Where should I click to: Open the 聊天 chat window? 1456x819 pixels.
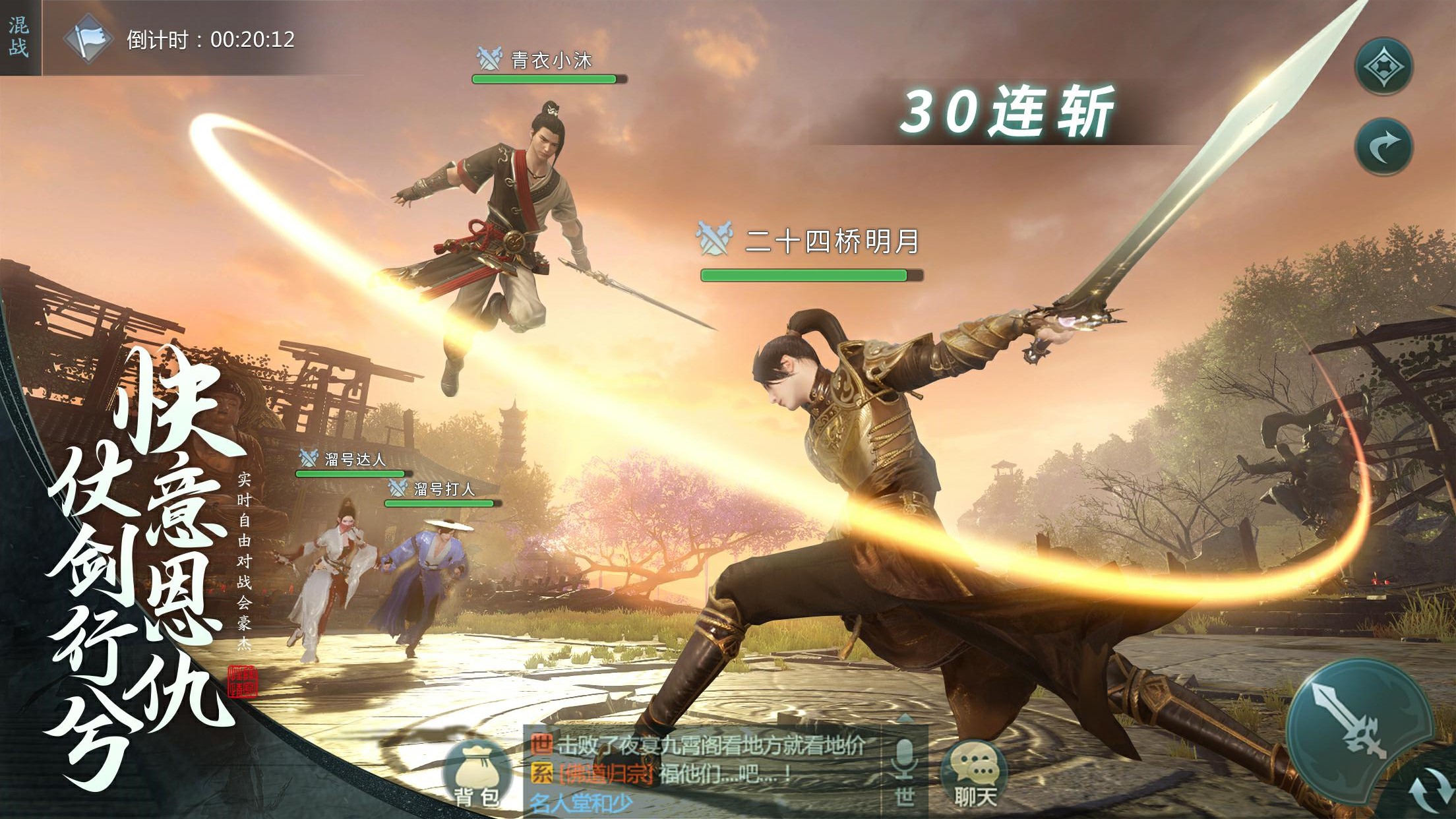point(975,775)
